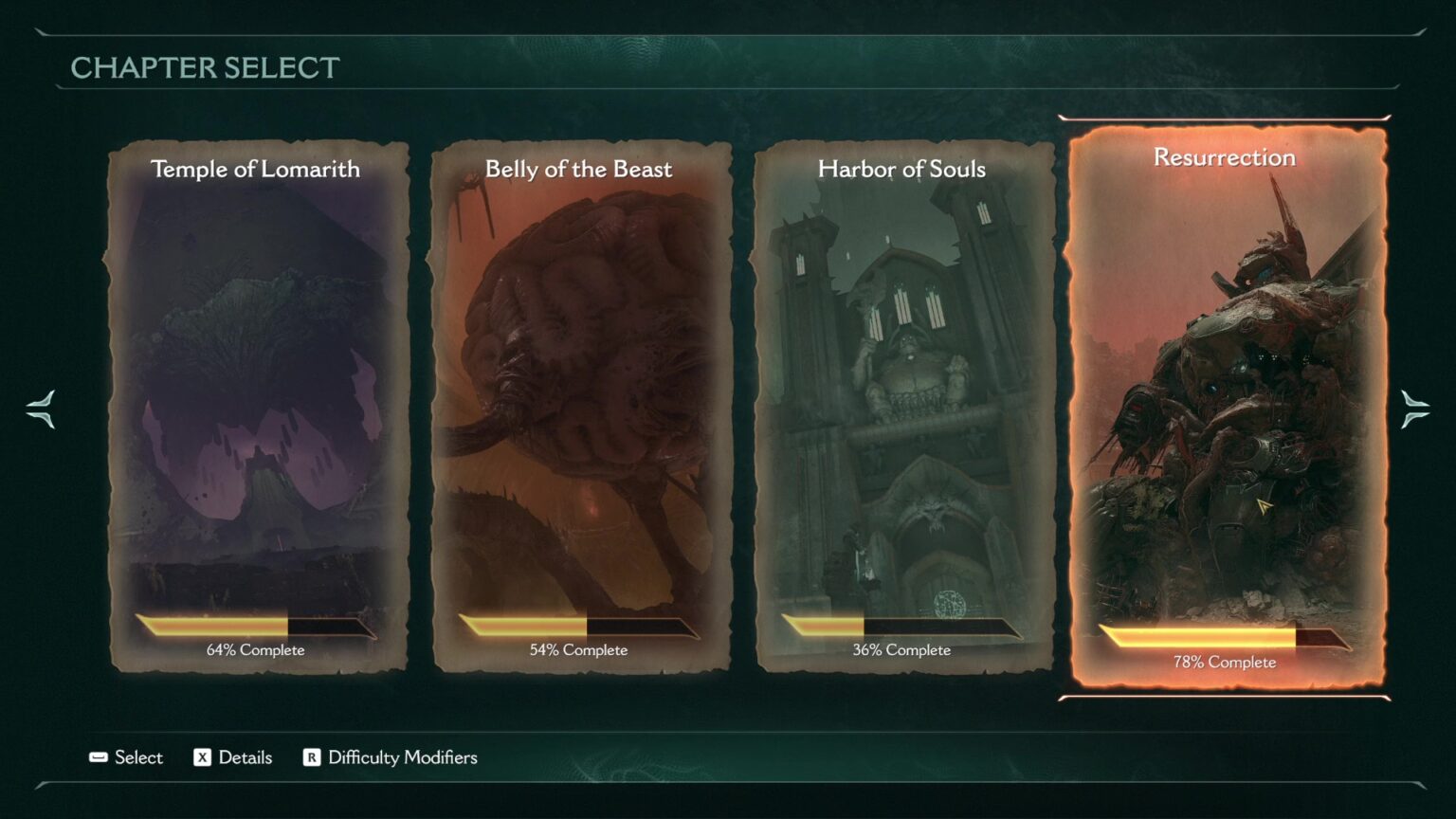The width and height of the screenshot is (1456, 819).
Task: Click the Chapter Select heading
Action: (205, 67)
